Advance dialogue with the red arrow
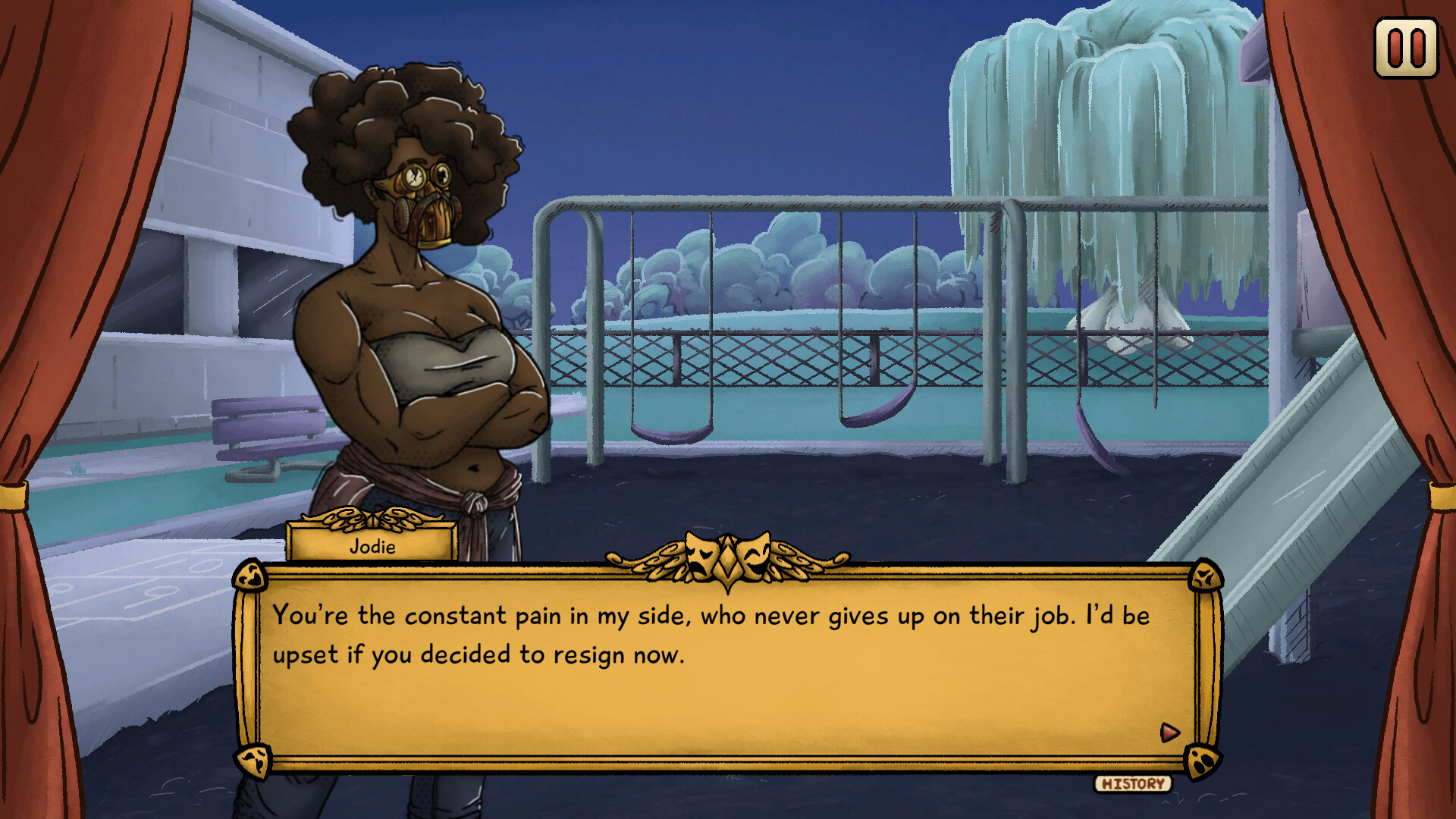 pos(1169,732)
